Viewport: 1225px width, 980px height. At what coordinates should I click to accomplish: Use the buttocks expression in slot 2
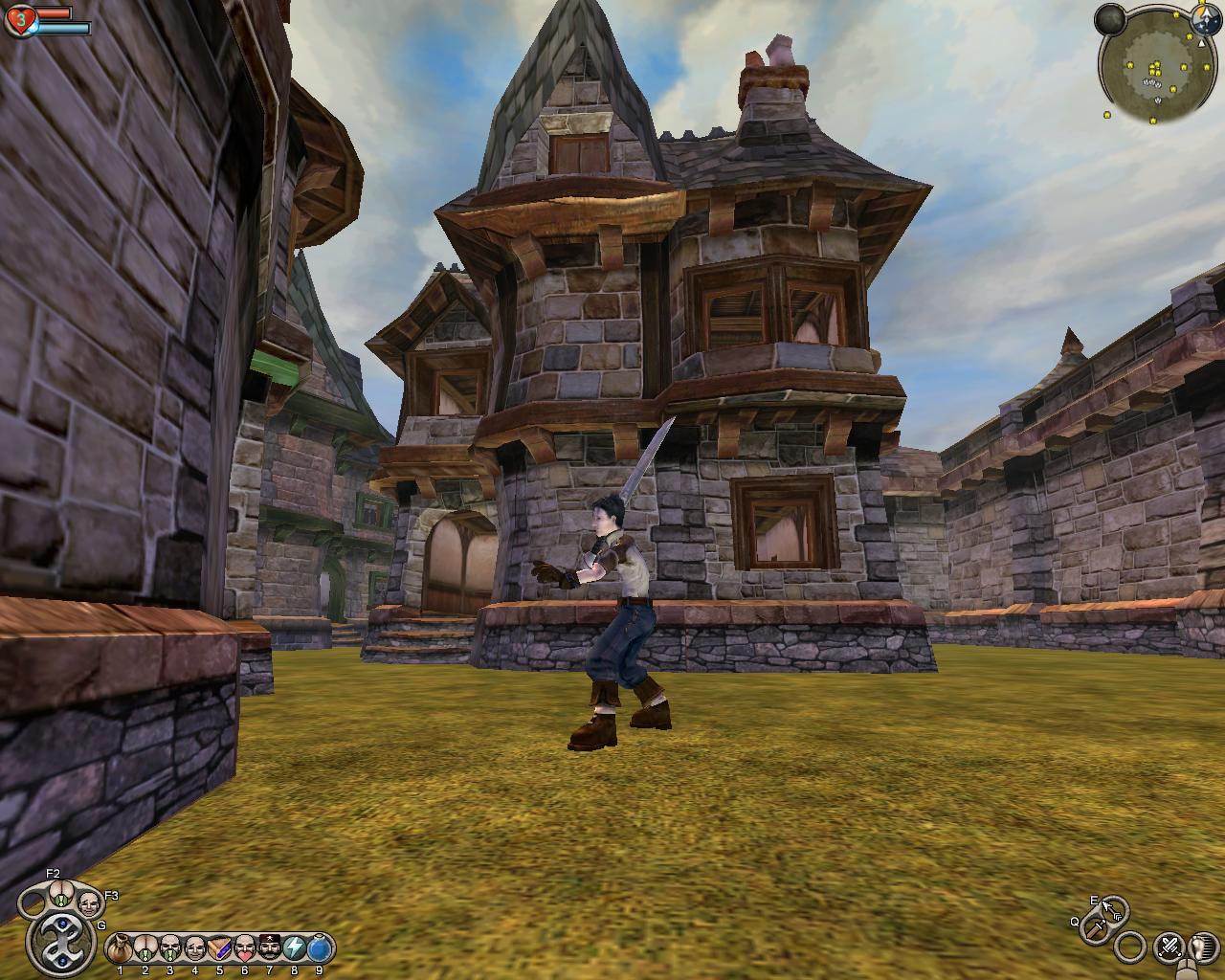pos(145,948)
